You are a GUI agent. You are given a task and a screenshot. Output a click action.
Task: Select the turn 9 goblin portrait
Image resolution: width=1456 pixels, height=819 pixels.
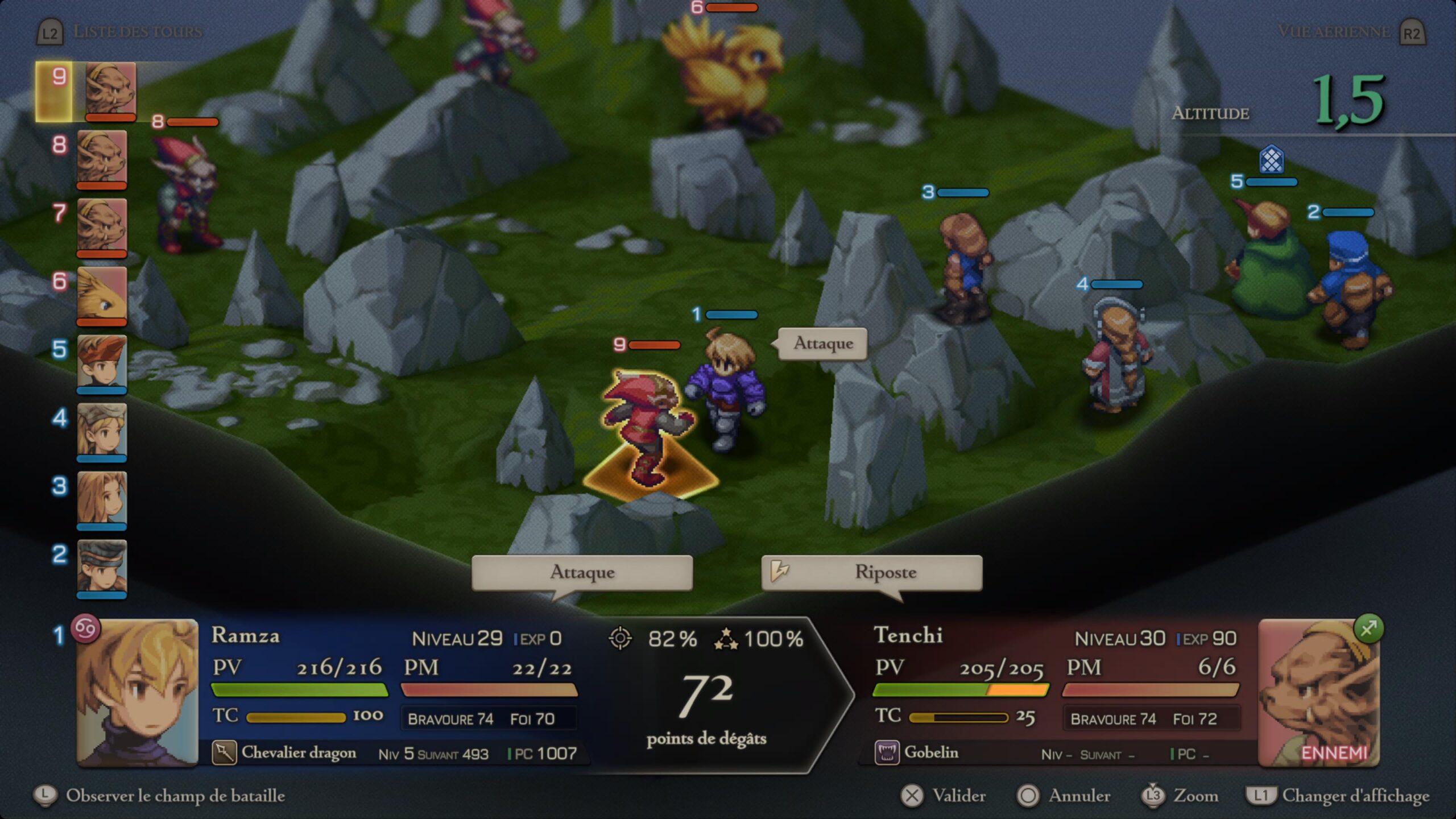[110, 90]
